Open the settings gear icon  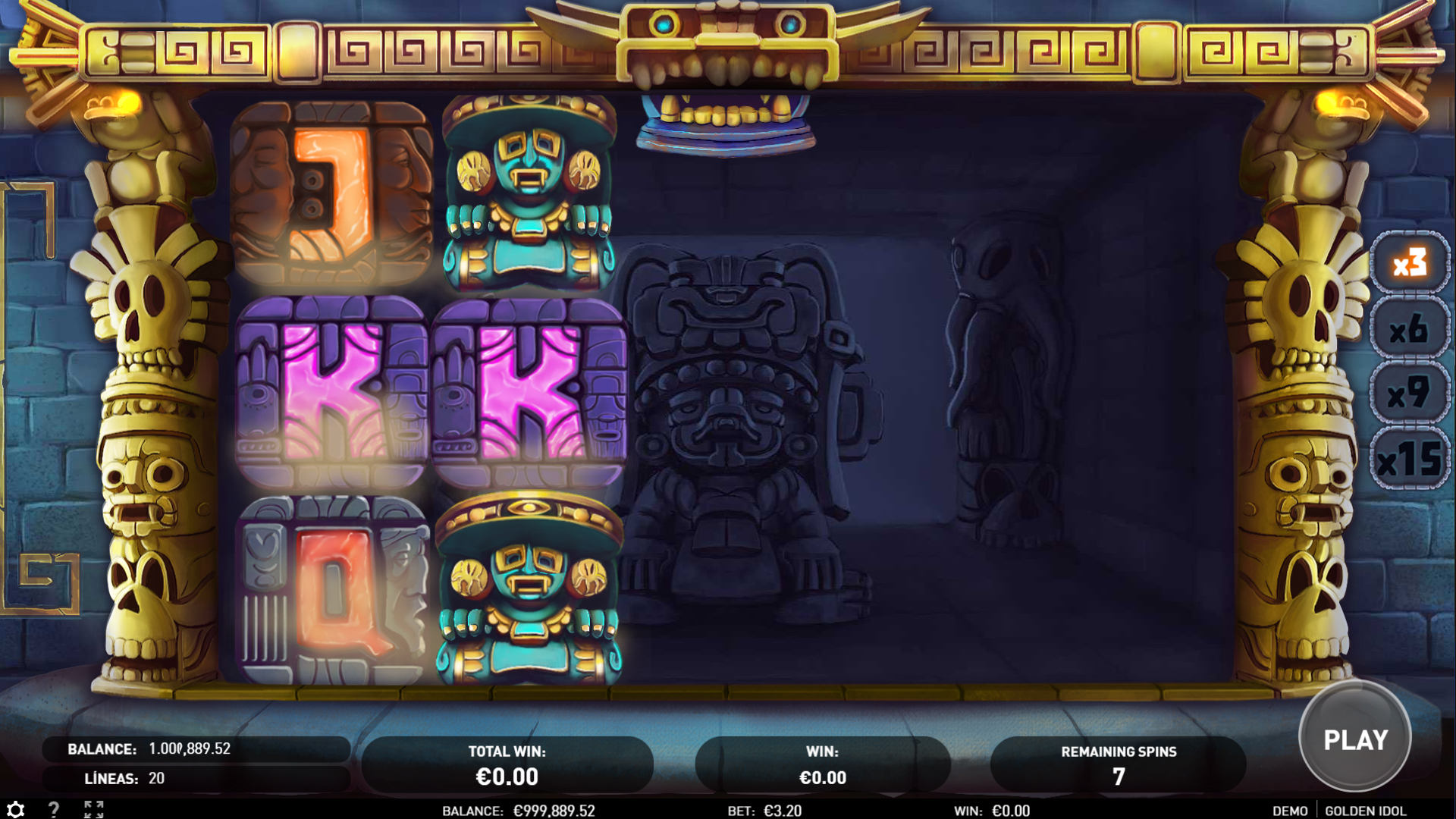pos(16,809)
